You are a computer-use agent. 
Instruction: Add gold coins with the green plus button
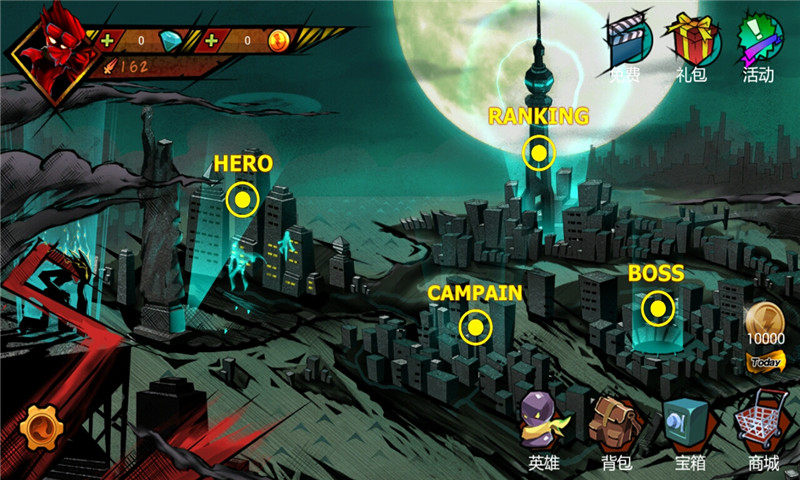[211, 41]
